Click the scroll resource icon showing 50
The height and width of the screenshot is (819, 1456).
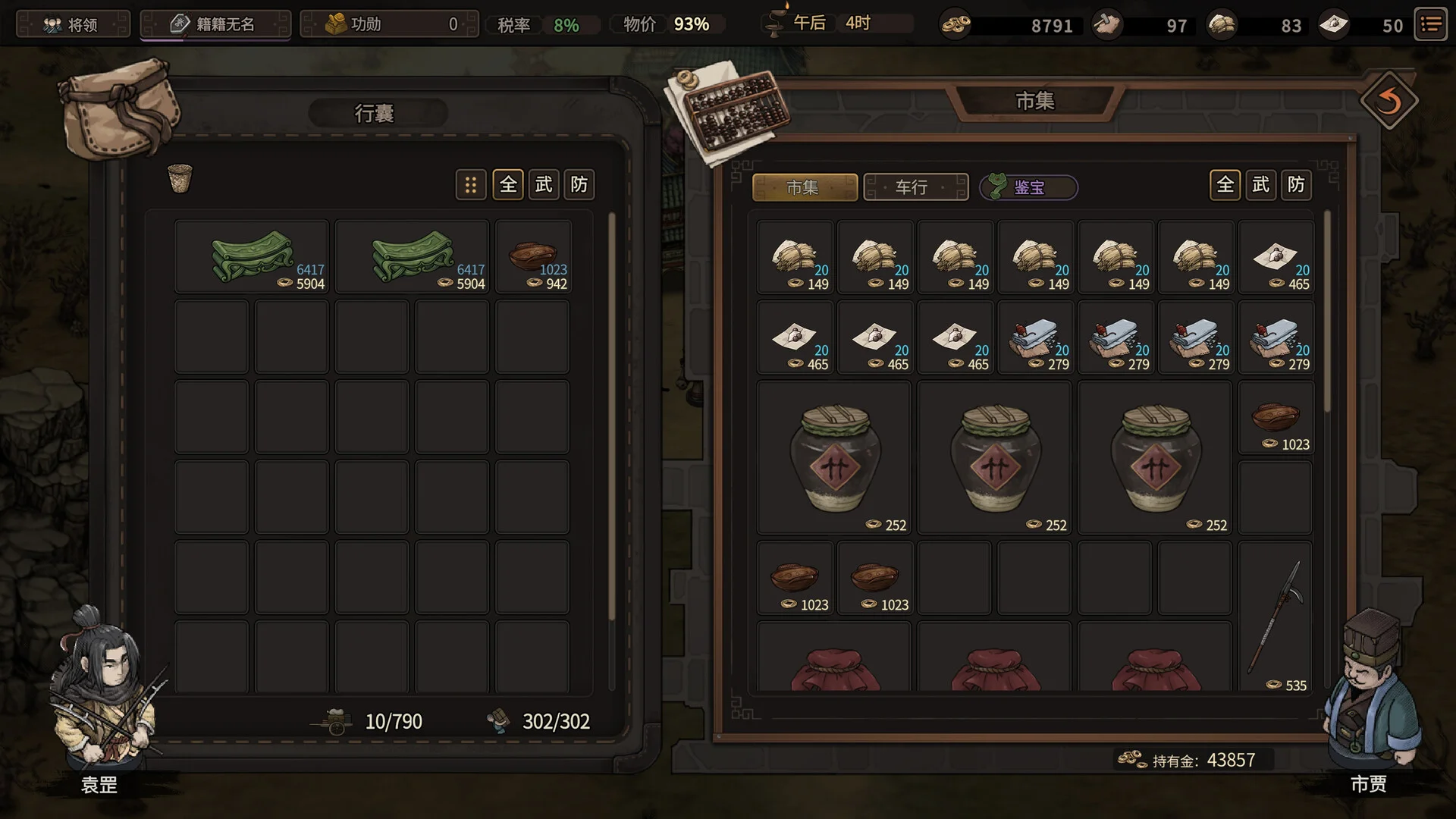point(1335,25)
